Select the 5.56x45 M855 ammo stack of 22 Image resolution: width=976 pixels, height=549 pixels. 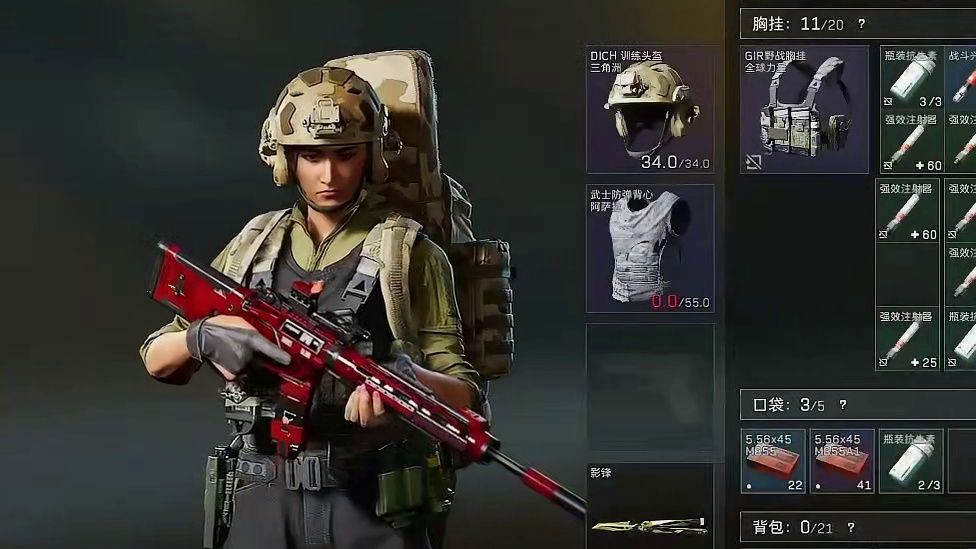coord(773,461)
